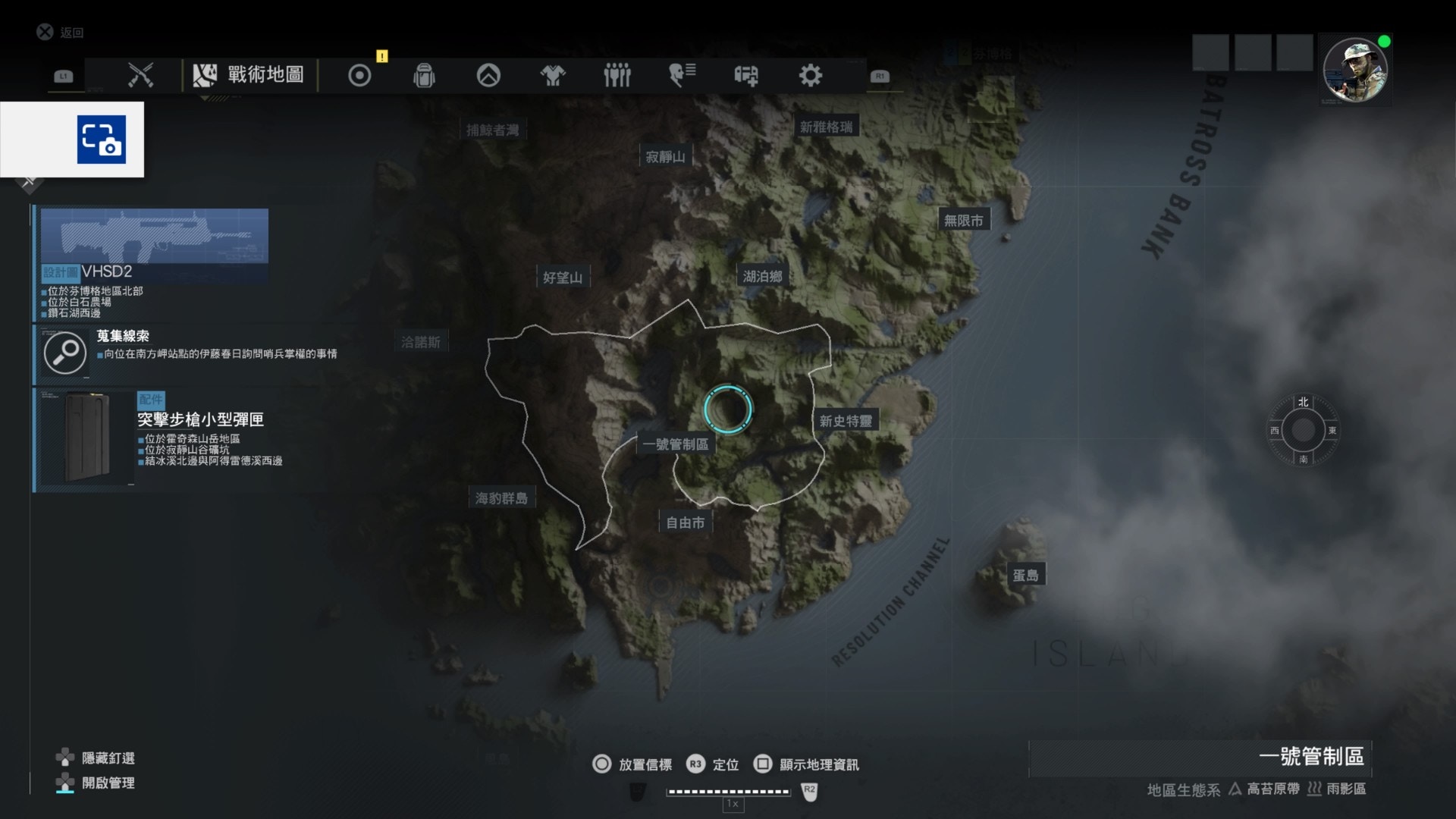Open the objectives tab with alert badge
Viewport: 1456px width, 819px height.
click(359, 75)
